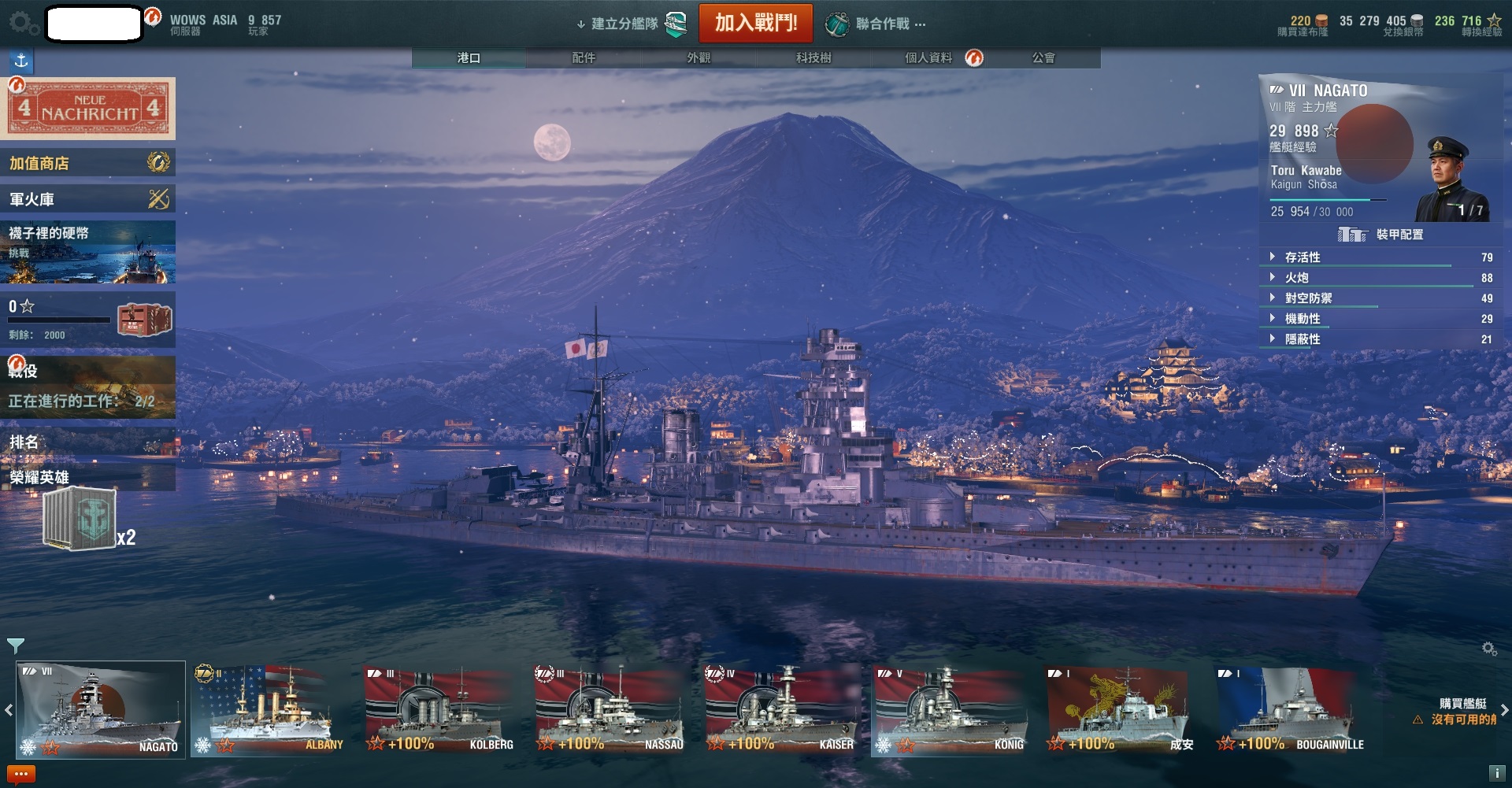Open the NEUE NACHRICHT news banner
The width and height of the screenshot is (1512, 788).
click(x=89, y=109)
